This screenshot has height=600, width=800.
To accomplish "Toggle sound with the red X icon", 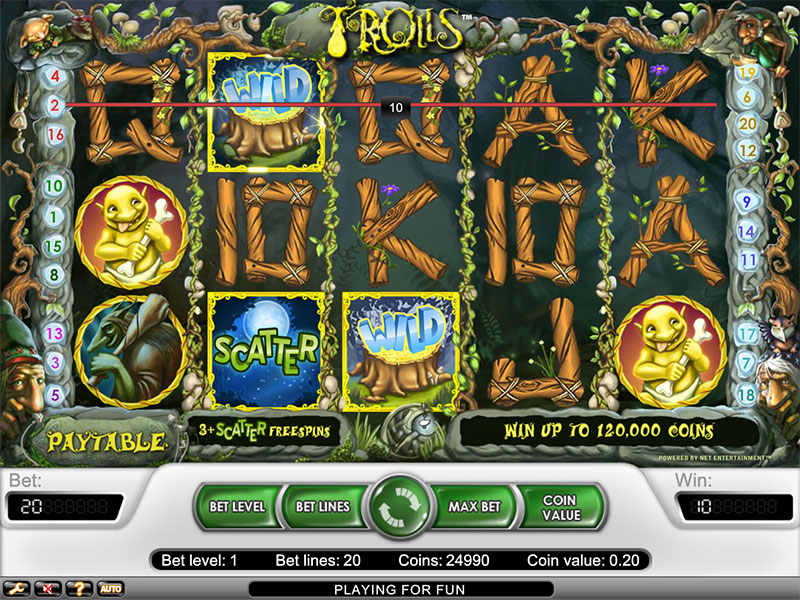I will tap(47, 588).
